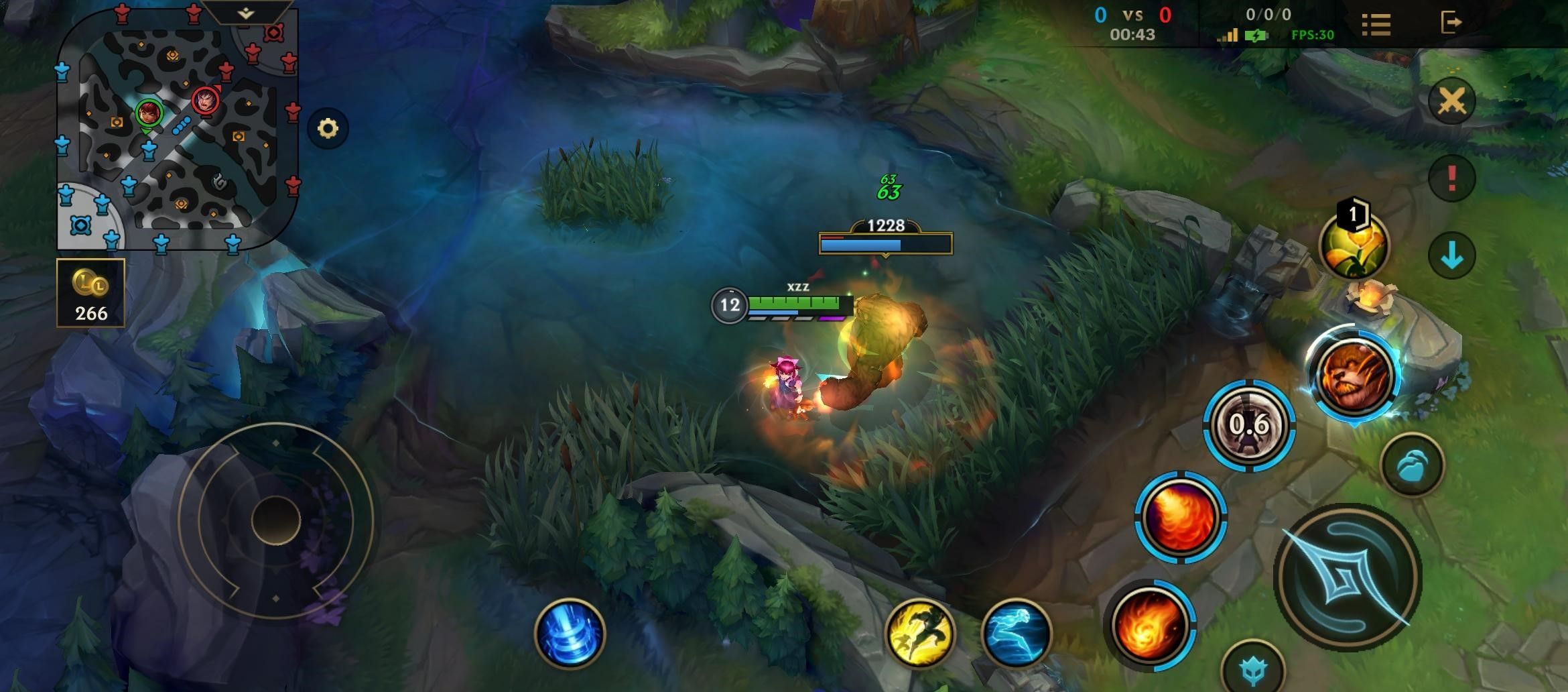This screenshot has height=692, width=1568.
Task: Tap the ability showing 0.6 cooldown
Action: pos(1249,424)
